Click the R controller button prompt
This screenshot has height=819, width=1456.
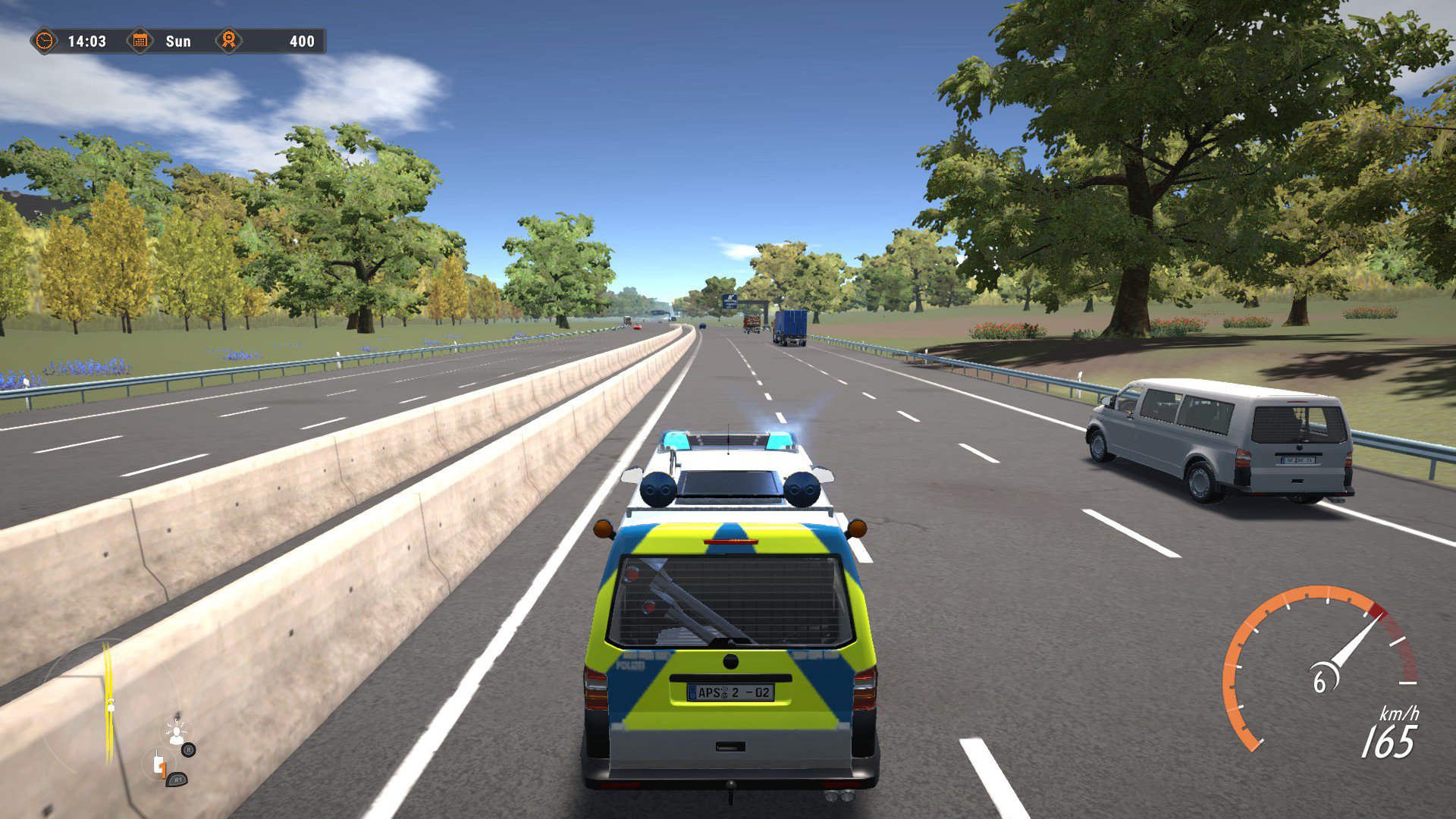188,748
